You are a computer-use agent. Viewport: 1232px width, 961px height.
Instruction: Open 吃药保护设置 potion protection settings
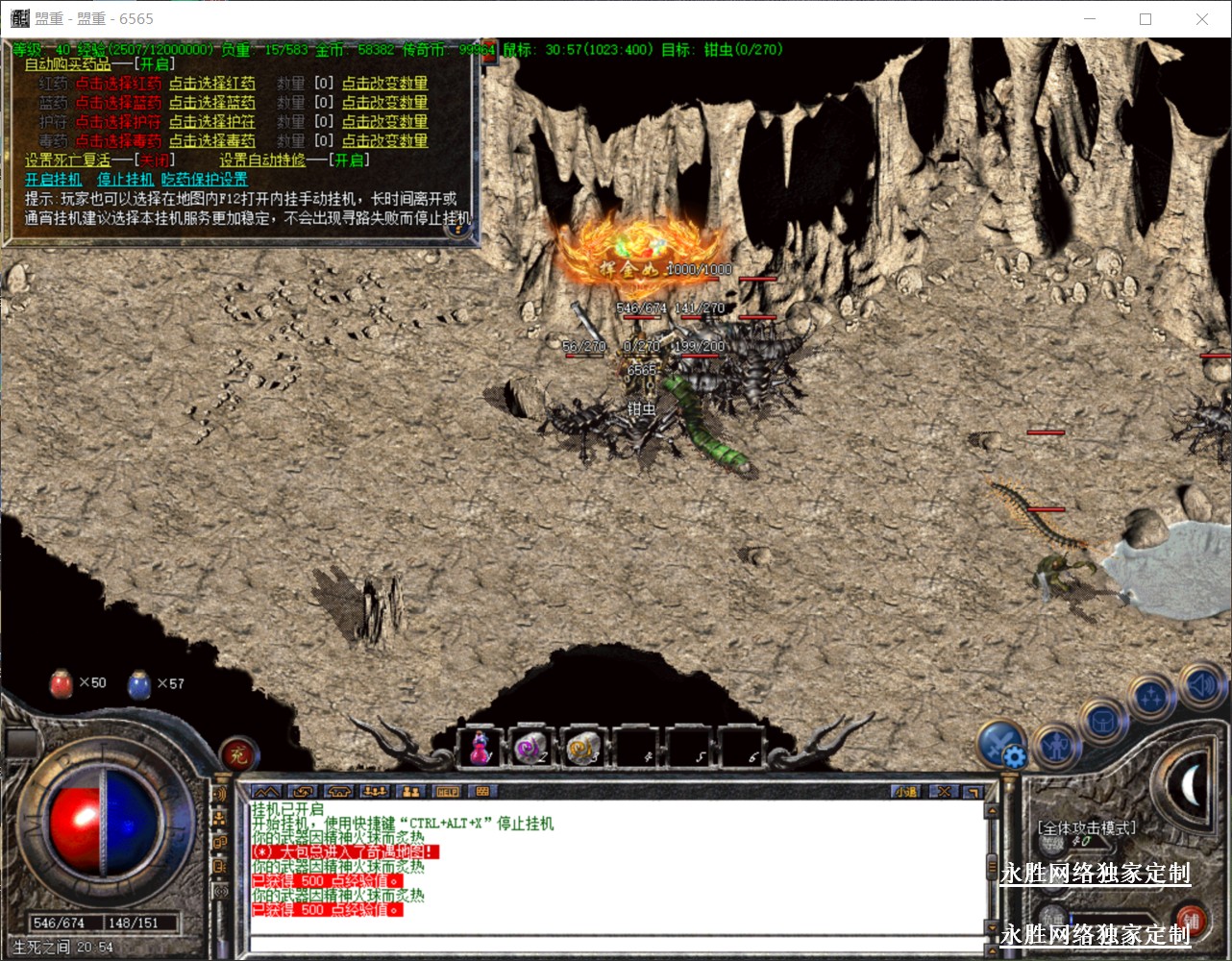click(204, 180)
